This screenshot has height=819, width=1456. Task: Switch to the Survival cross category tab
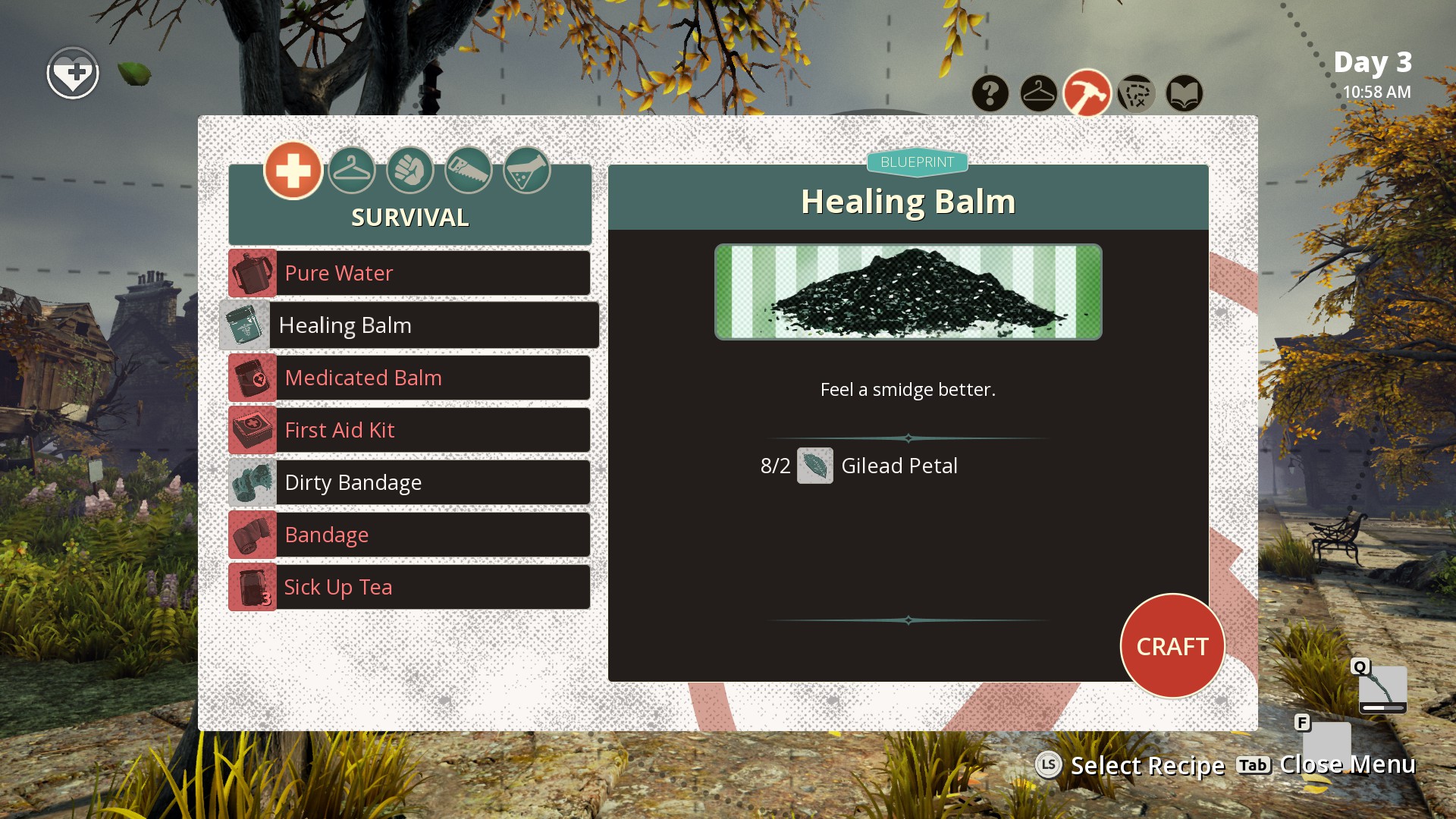(293, 170)
